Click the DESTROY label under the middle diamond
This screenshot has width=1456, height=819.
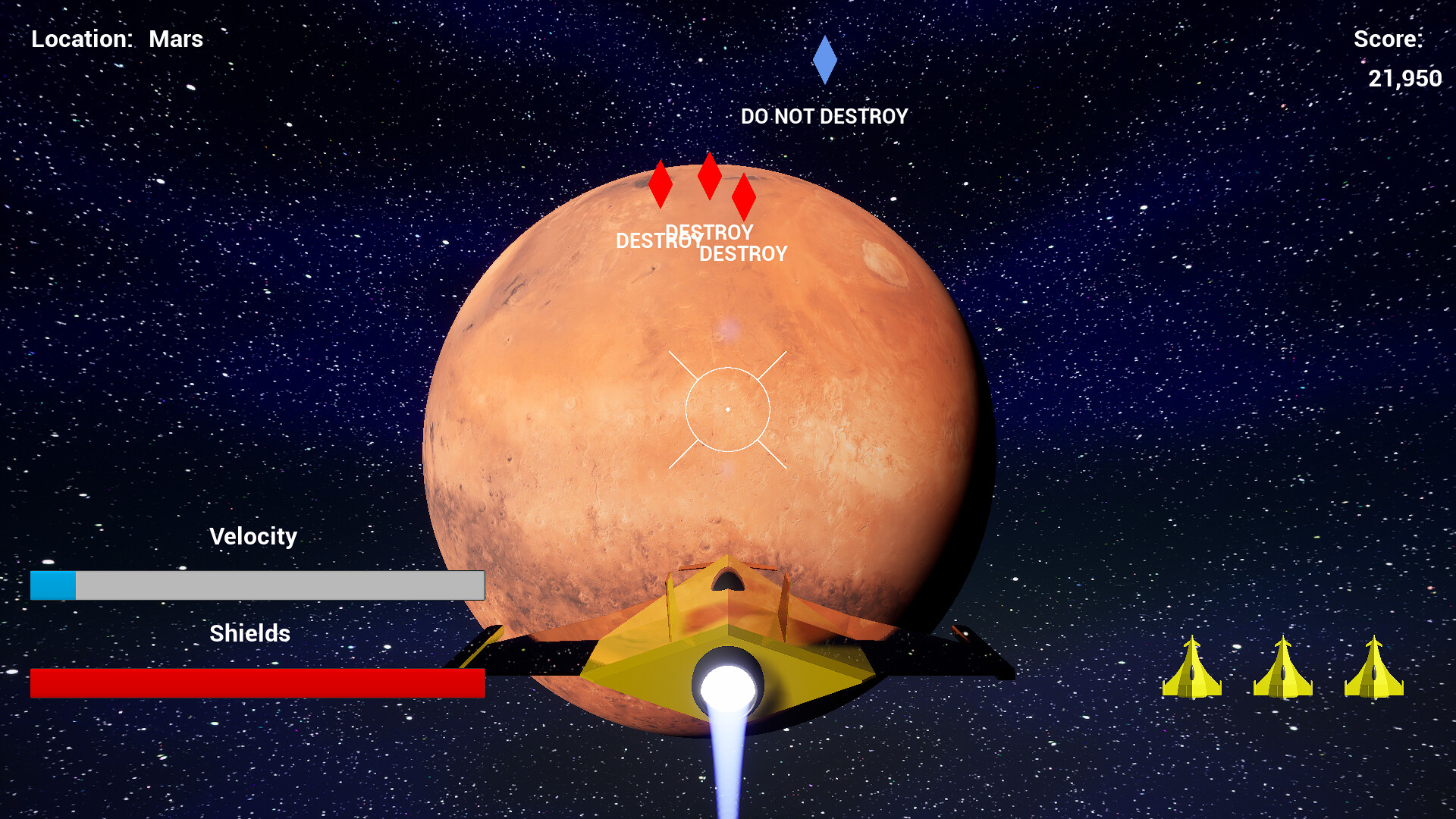pyautogui.click(x=709, y=232)
